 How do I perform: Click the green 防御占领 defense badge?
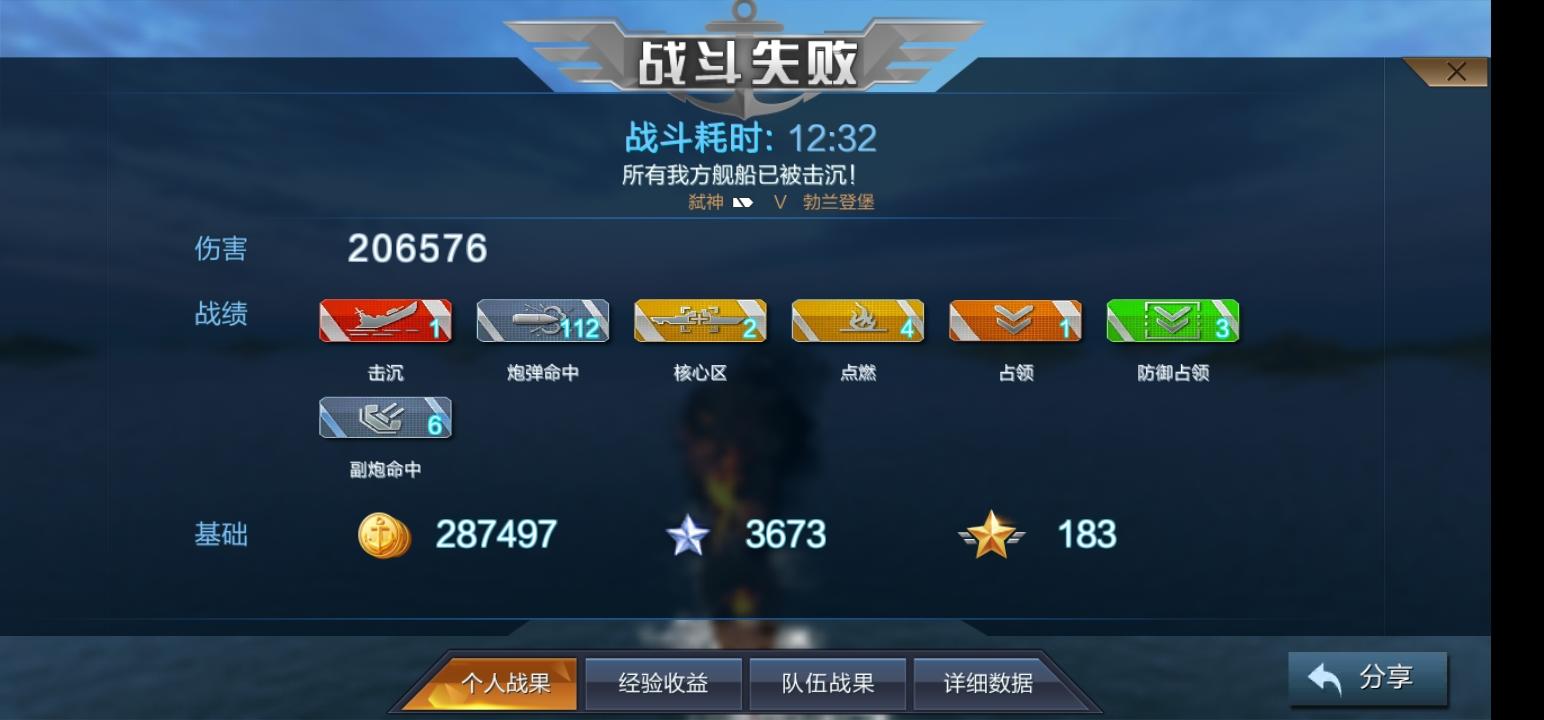1173,321
